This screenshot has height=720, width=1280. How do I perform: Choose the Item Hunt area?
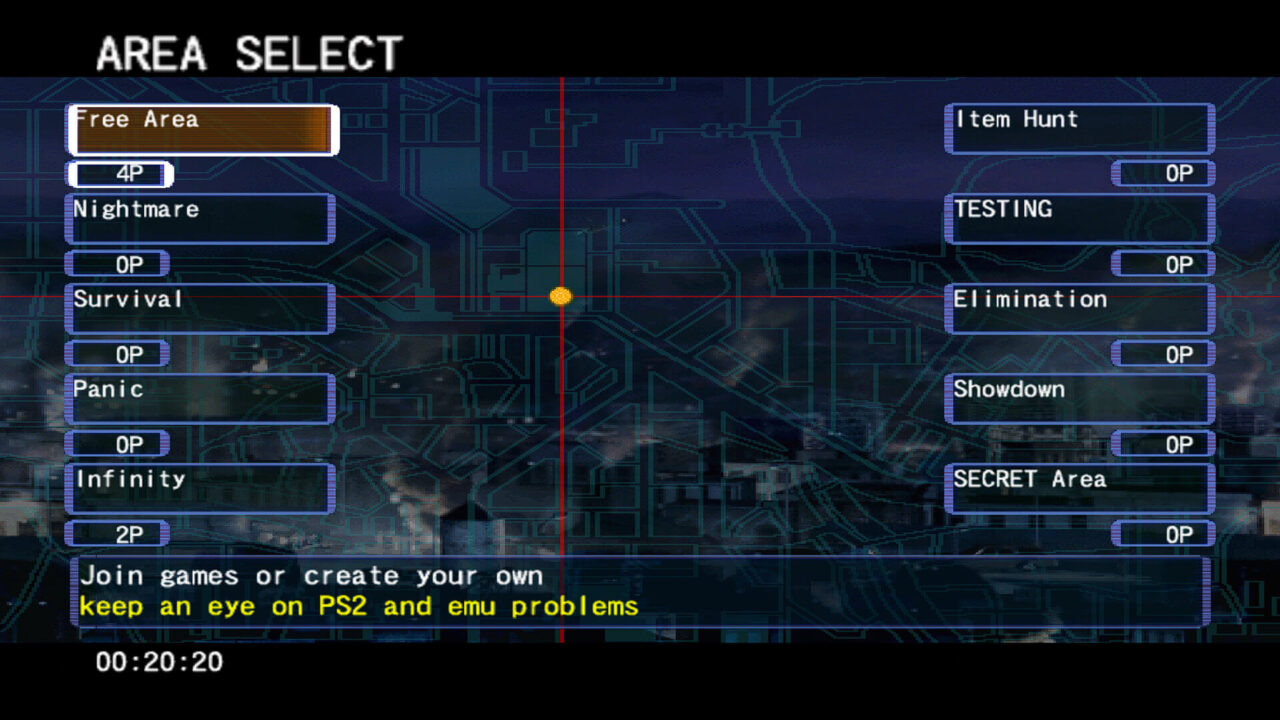coord(1079,129)
